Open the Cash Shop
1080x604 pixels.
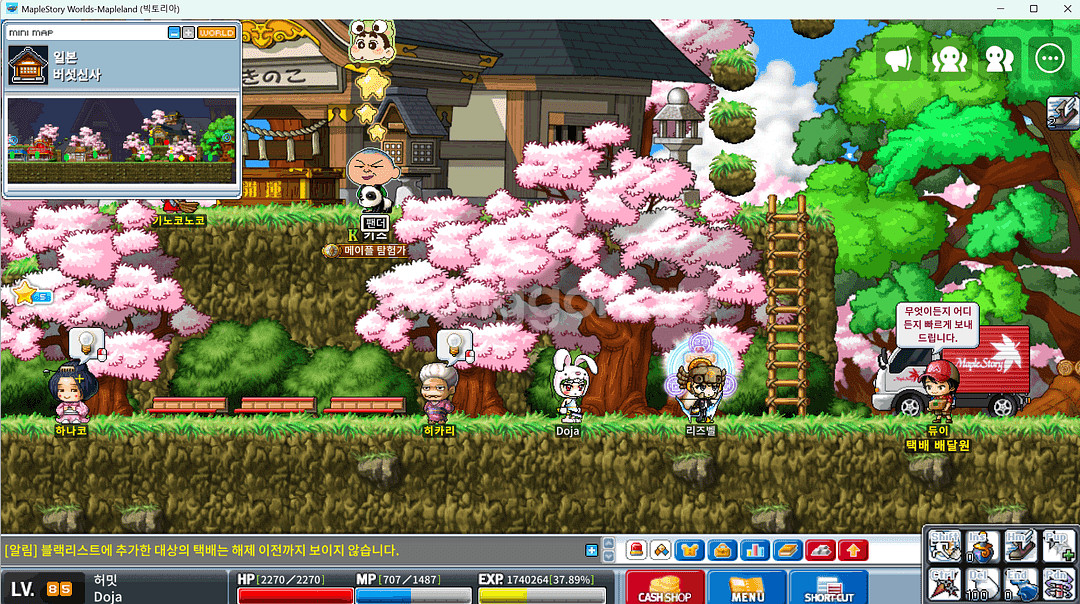tap(665, 587)
